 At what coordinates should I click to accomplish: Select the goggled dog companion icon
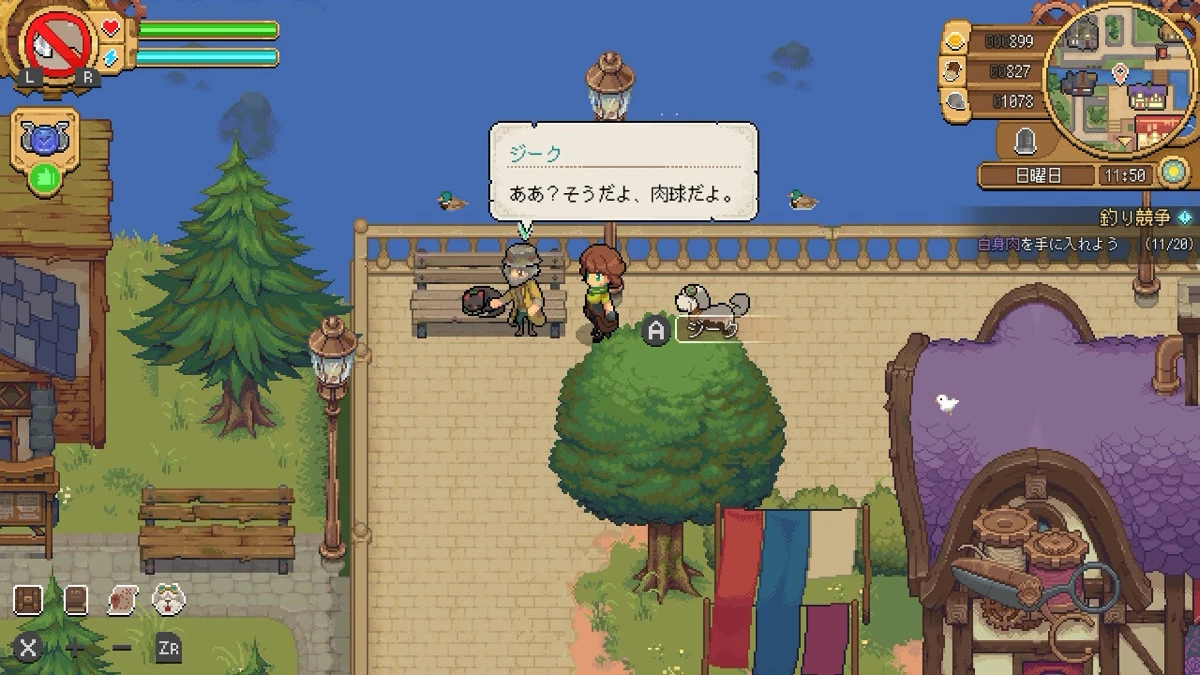(169, 600)
